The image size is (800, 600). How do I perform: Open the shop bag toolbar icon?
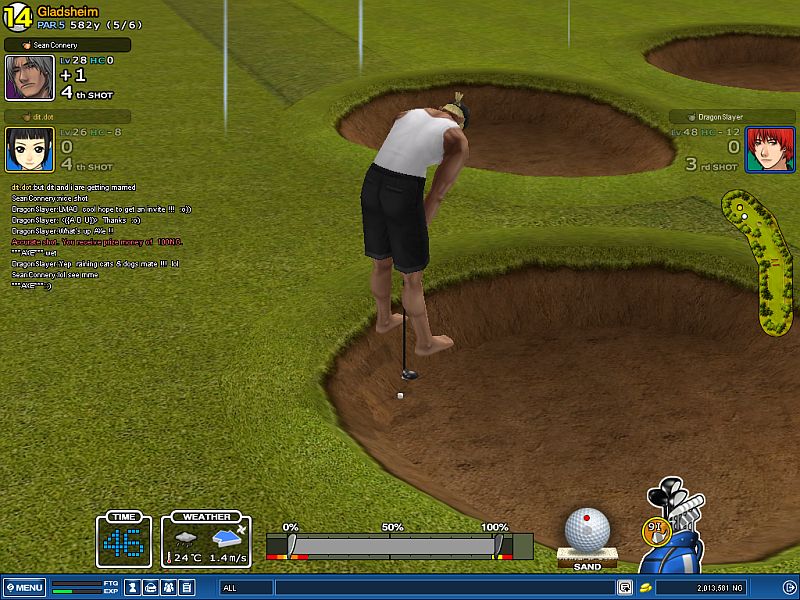coord(150,587)
